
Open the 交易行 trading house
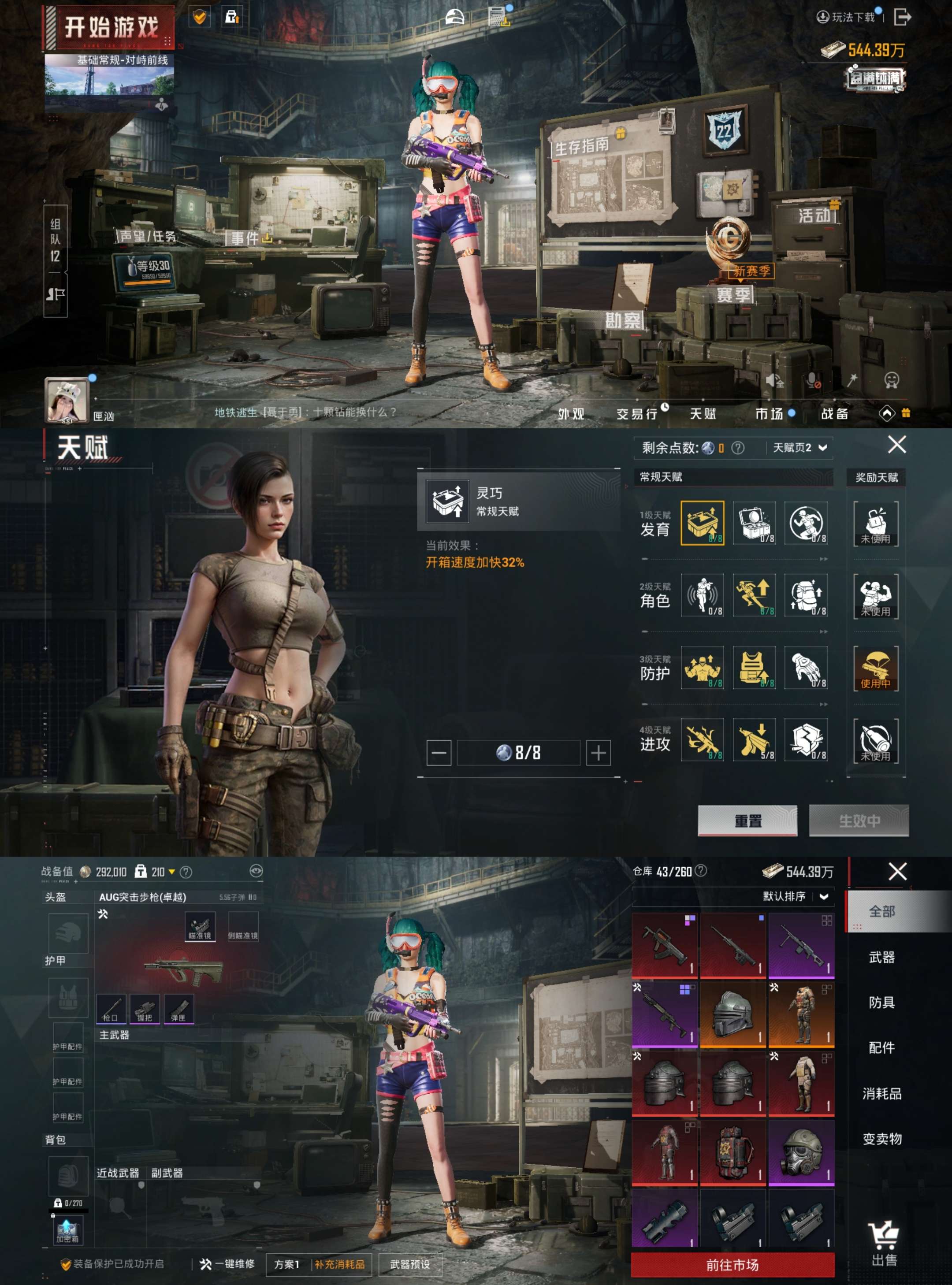point(637,414)
